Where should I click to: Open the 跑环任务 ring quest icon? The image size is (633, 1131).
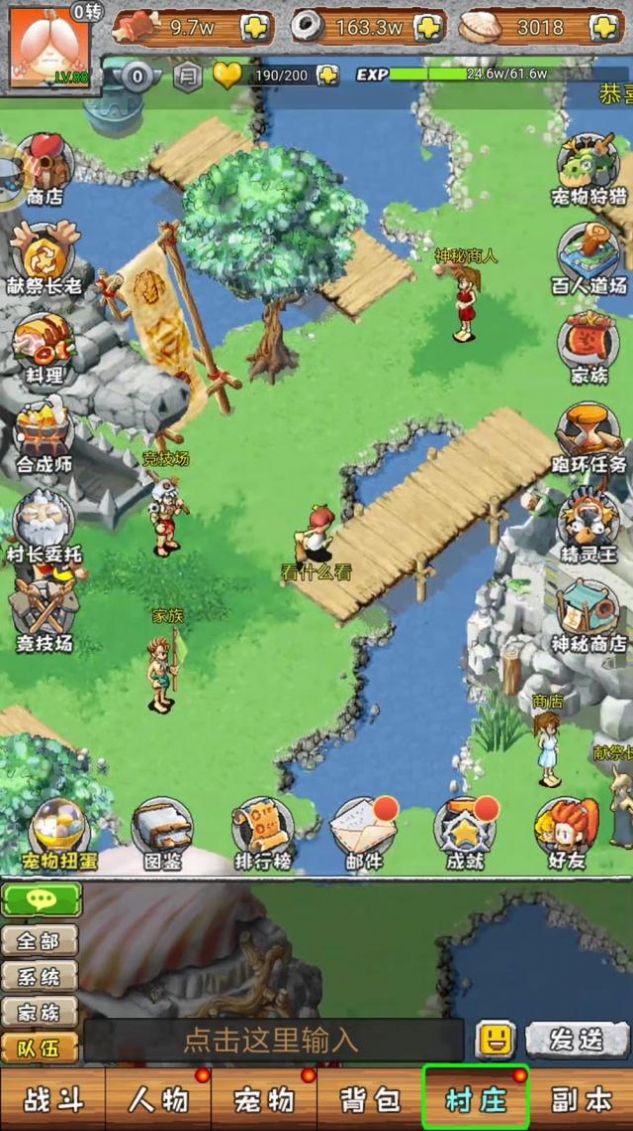click(x=588, y=435)
